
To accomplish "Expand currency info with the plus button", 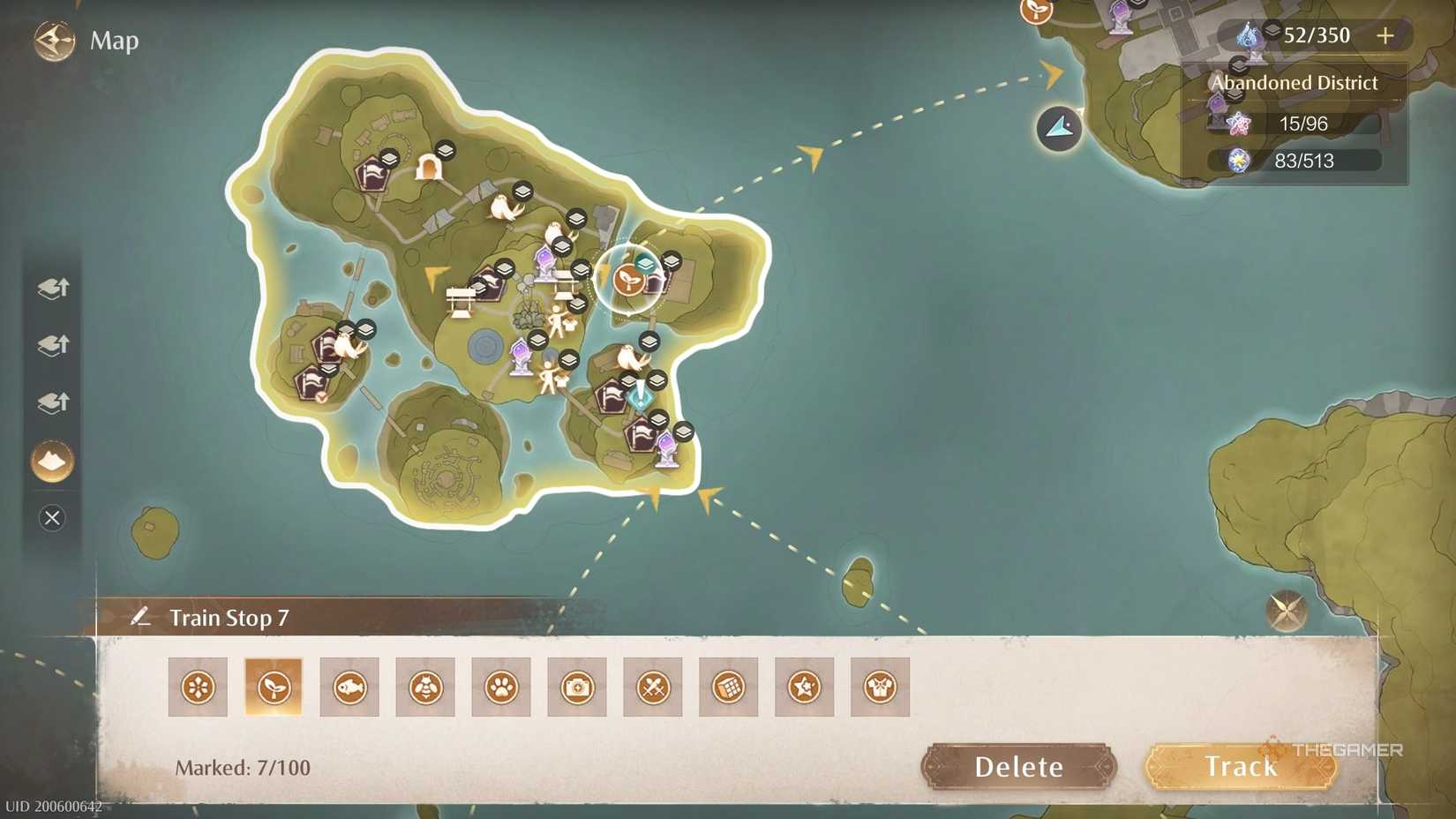I will (x=1385, y=36).
